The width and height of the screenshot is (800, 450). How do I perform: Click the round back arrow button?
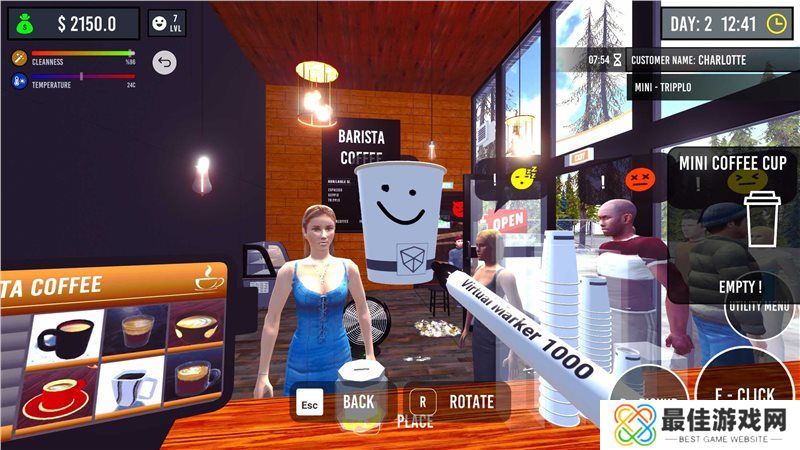164,63
